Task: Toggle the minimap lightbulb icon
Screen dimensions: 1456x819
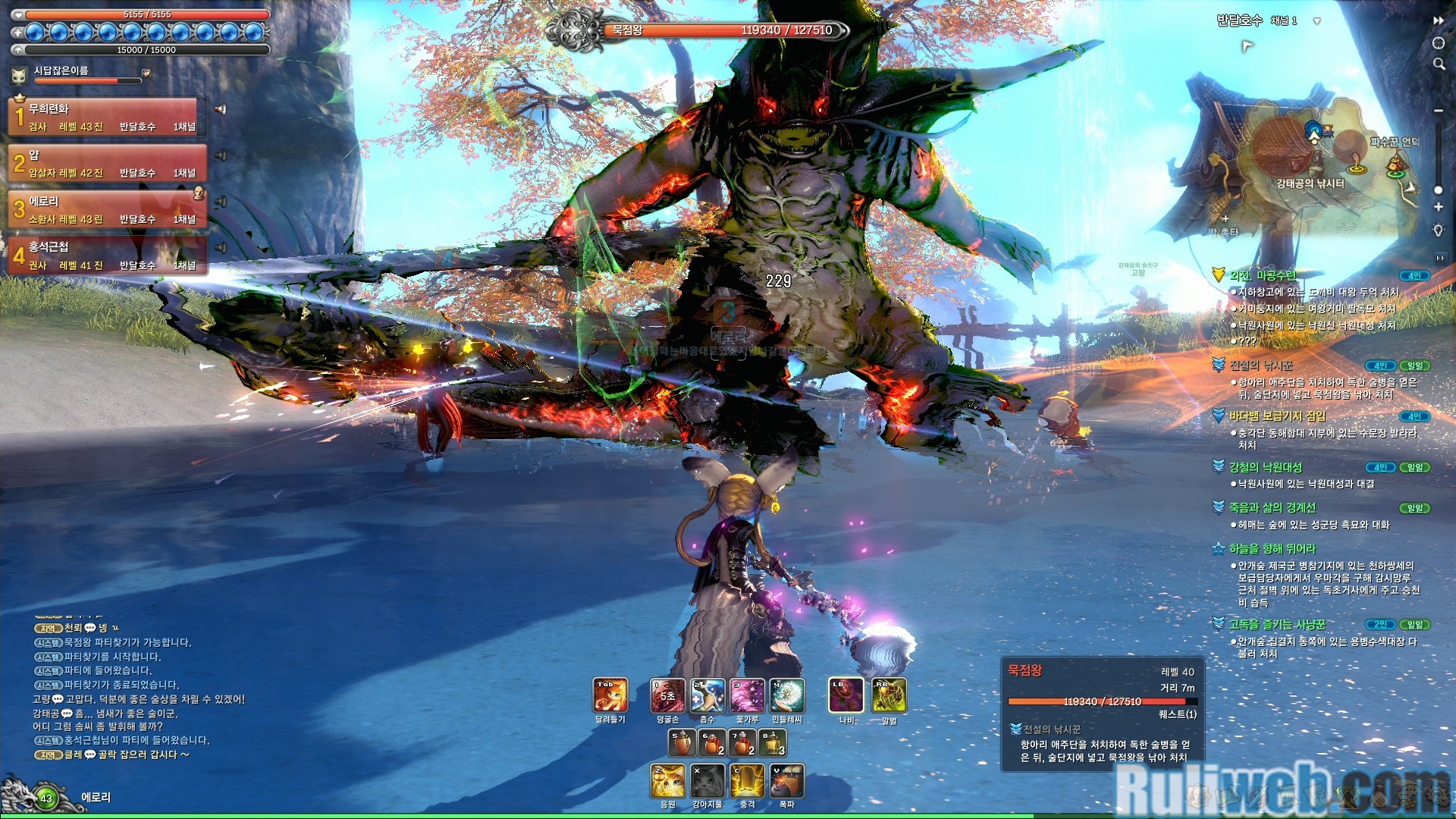Action: [1439, 230]
